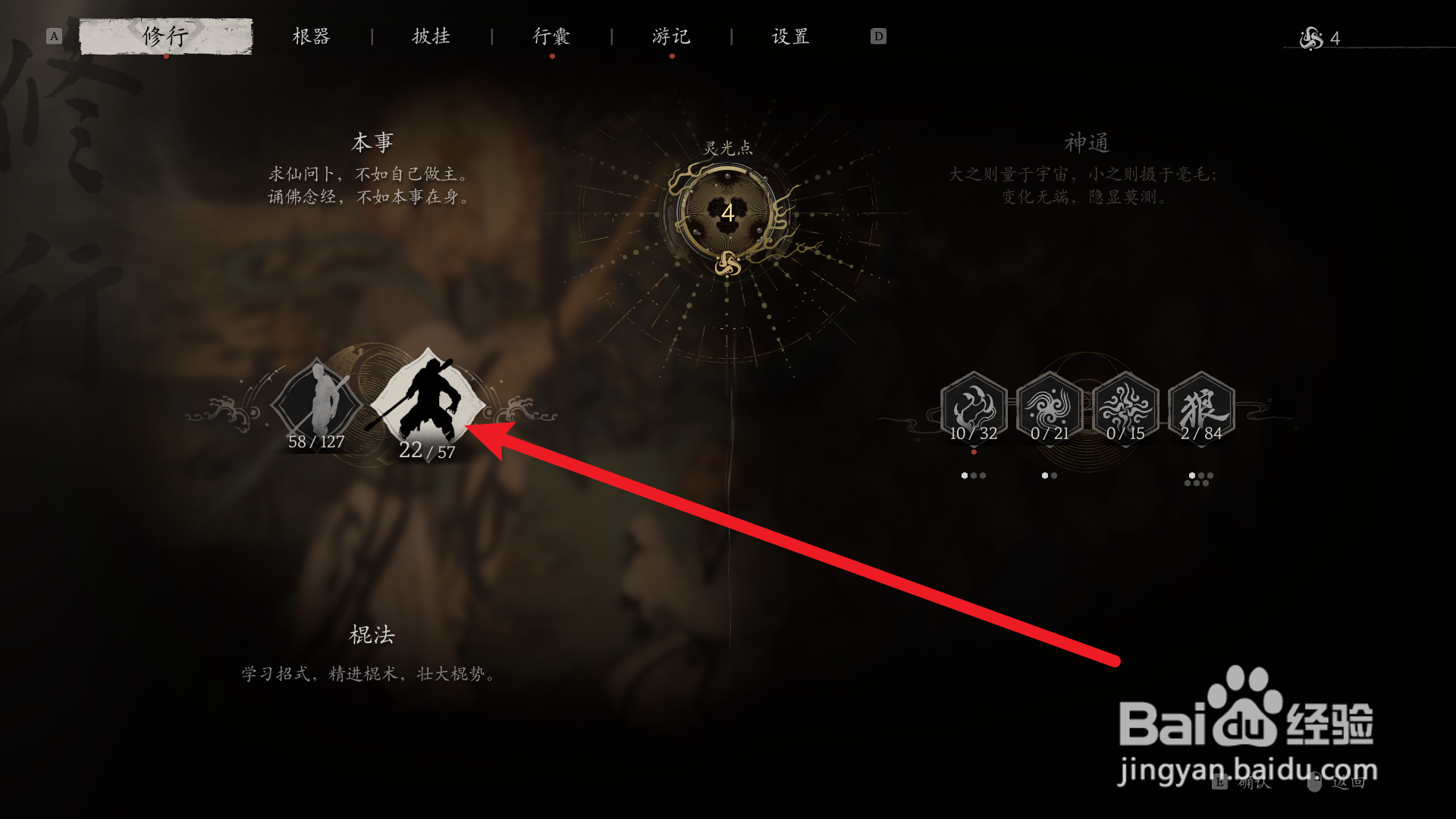Switch to the 行囊 inventory tab

point(551,36)
